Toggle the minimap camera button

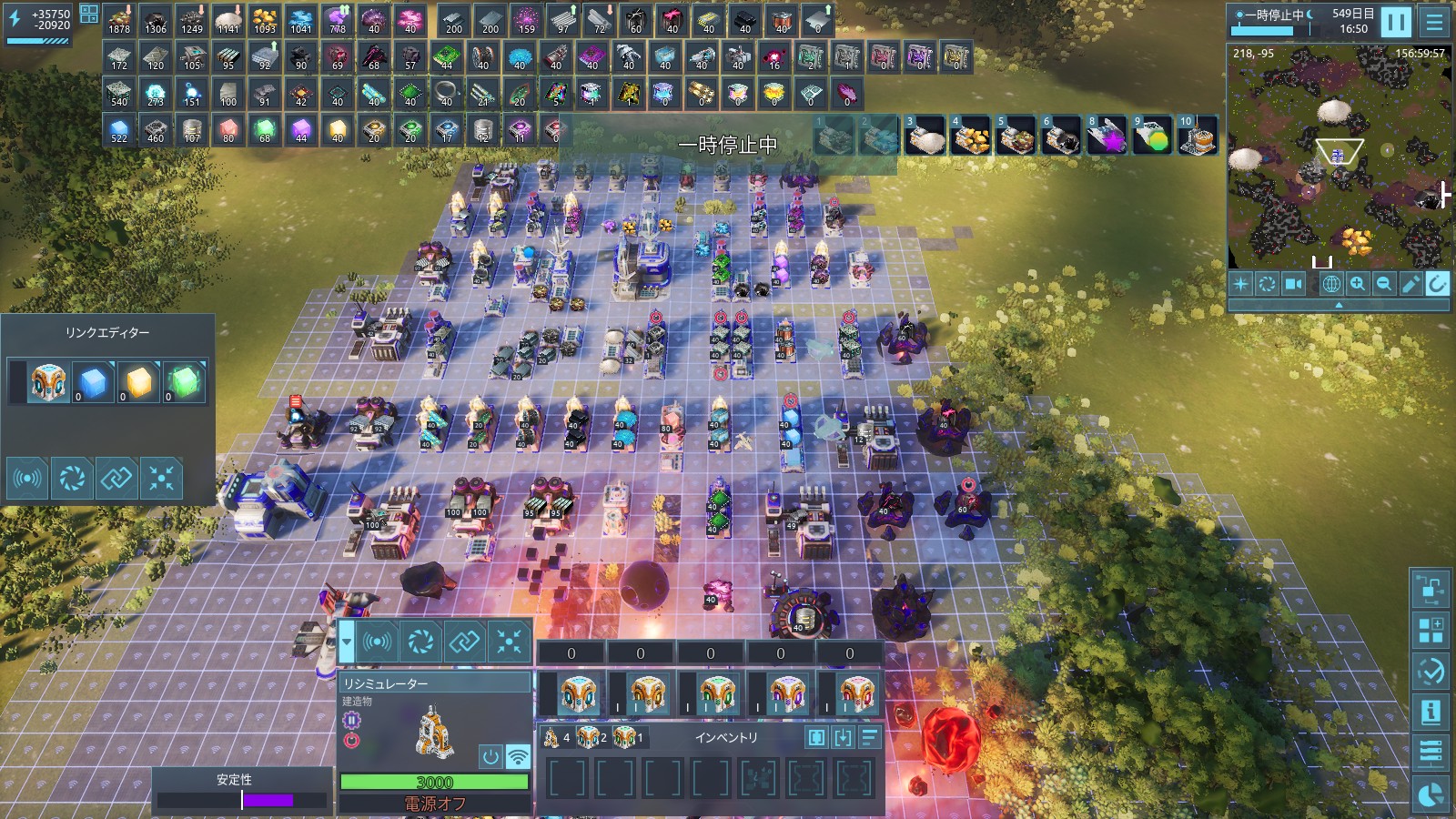1293,284
